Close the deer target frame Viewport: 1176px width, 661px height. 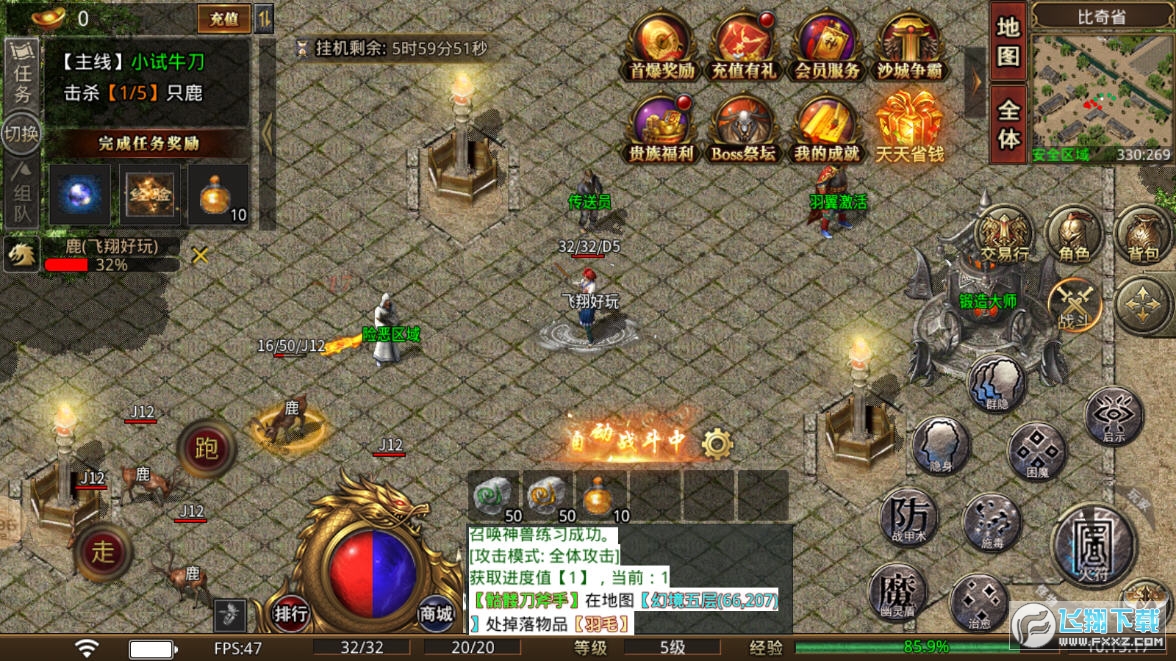coord(200,255)
